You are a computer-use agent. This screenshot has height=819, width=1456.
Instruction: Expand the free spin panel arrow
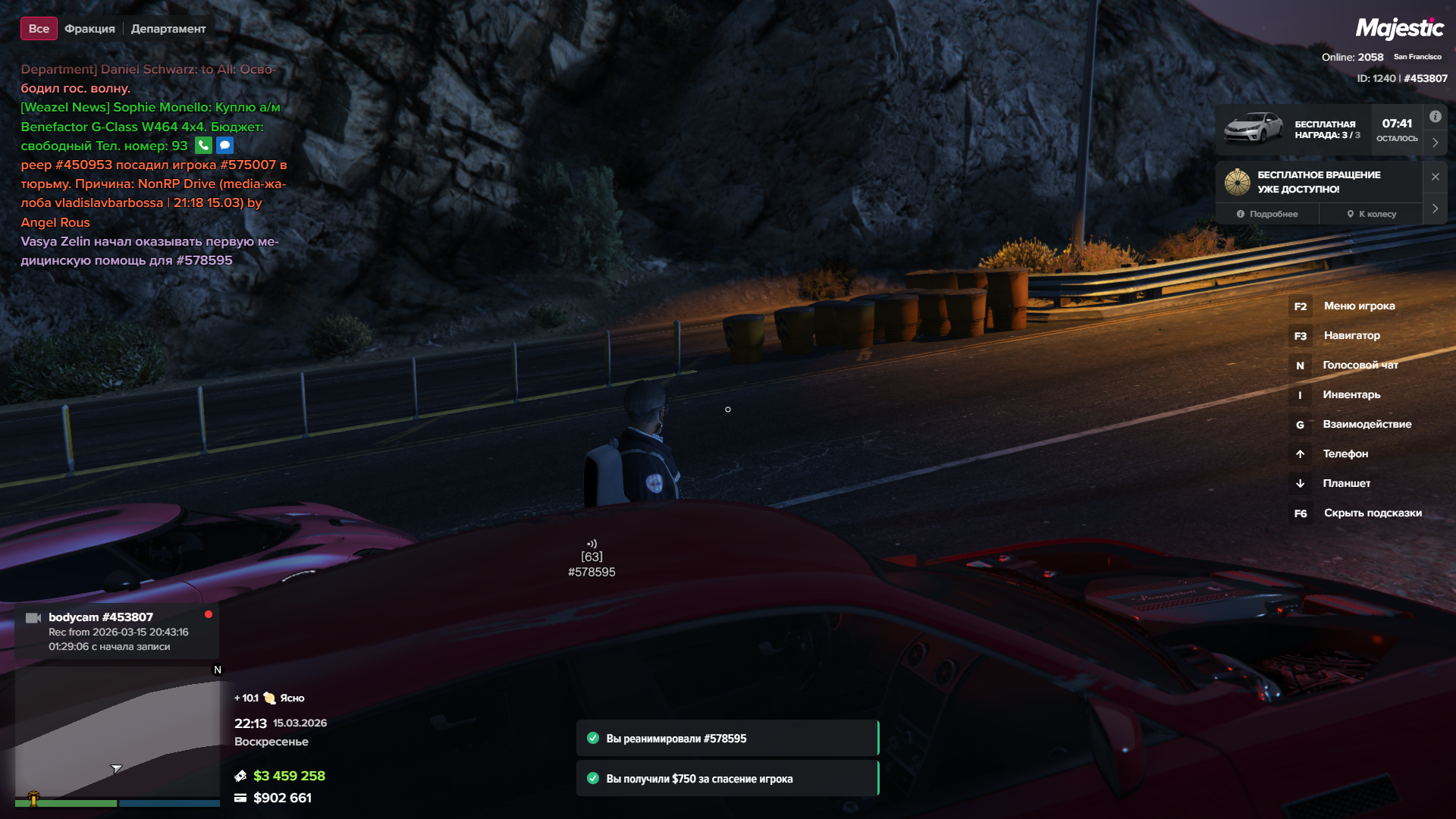point(1435,209)
